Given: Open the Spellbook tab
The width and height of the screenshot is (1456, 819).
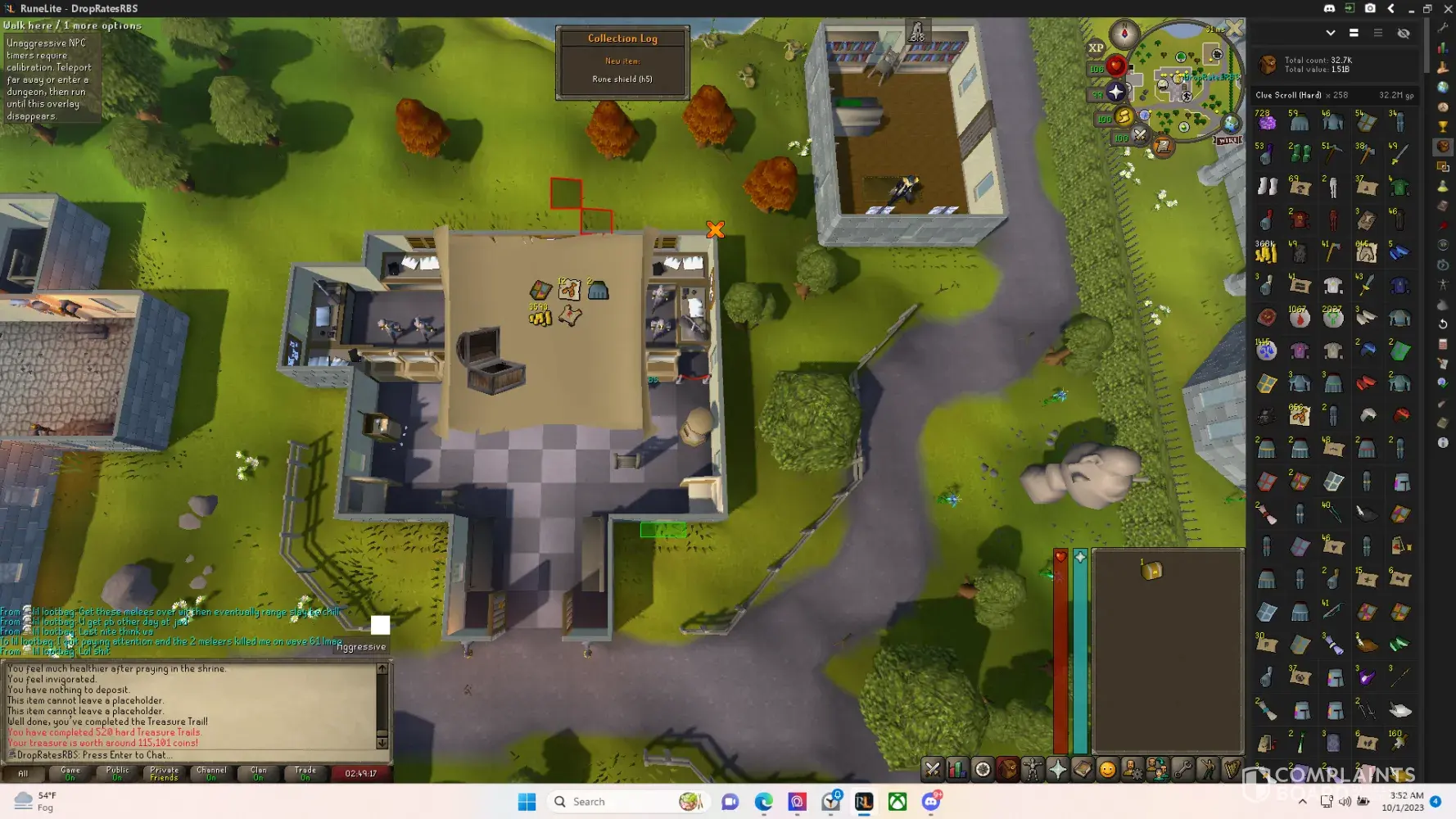Looking at the screenshot, I should coord(1083,769).
